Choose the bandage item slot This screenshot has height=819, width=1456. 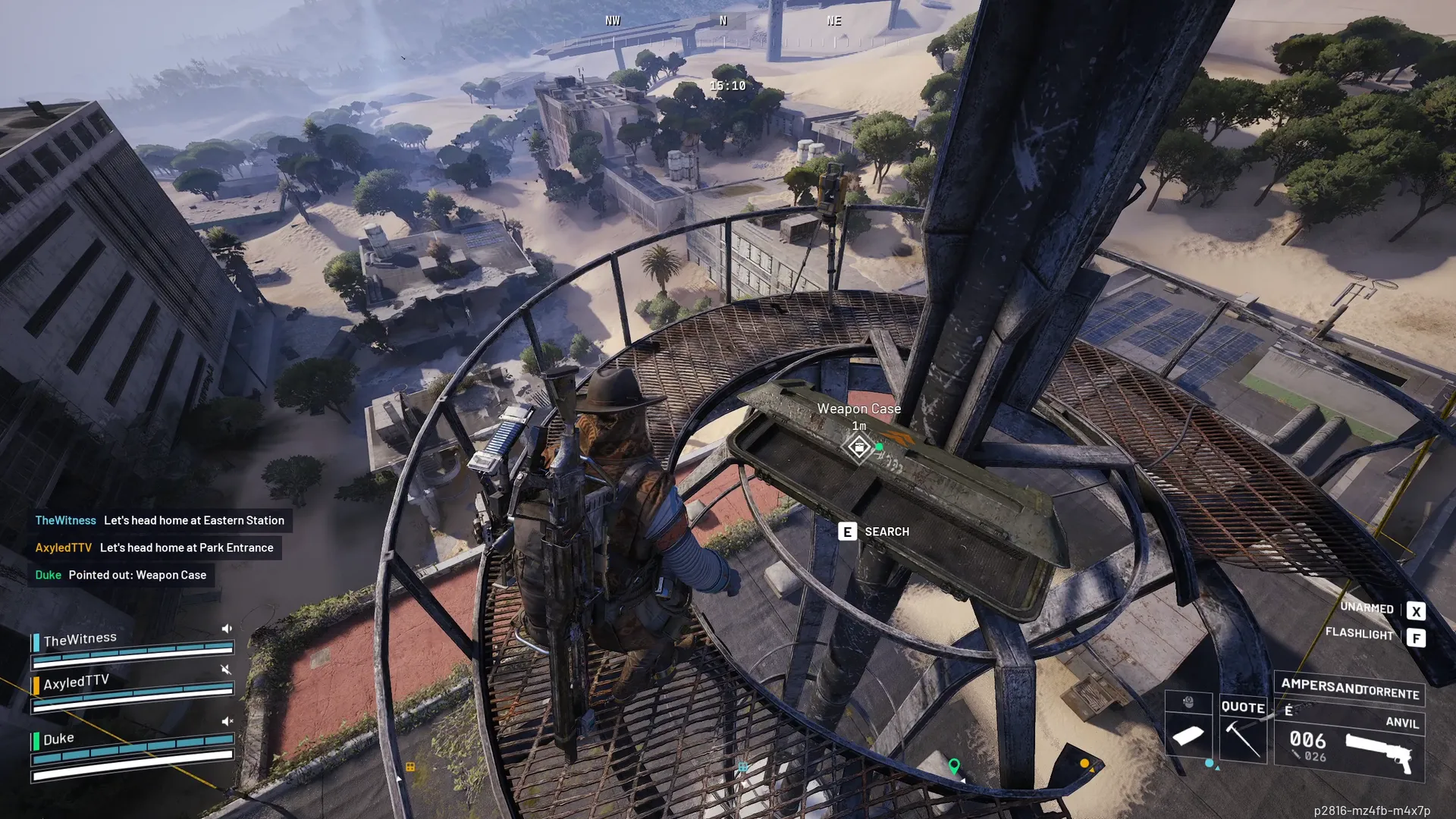click(x=1188, y=735)
